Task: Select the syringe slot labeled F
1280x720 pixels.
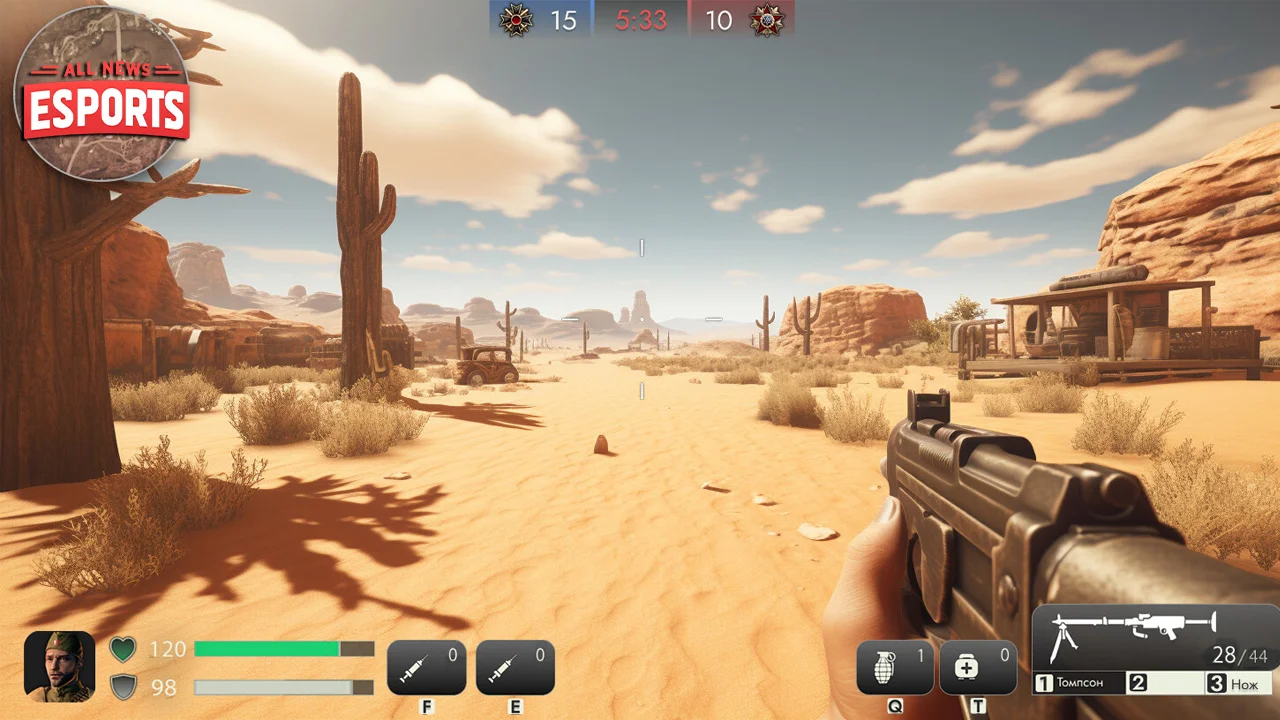Action: tap(426, 667)
